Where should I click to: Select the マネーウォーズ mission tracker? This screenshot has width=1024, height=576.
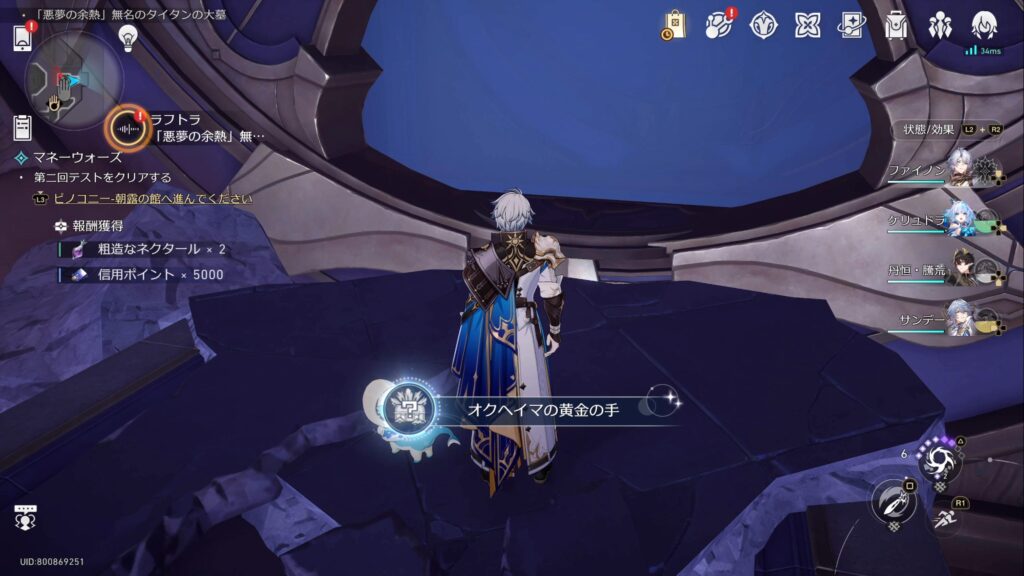click(x=78, y=157)
